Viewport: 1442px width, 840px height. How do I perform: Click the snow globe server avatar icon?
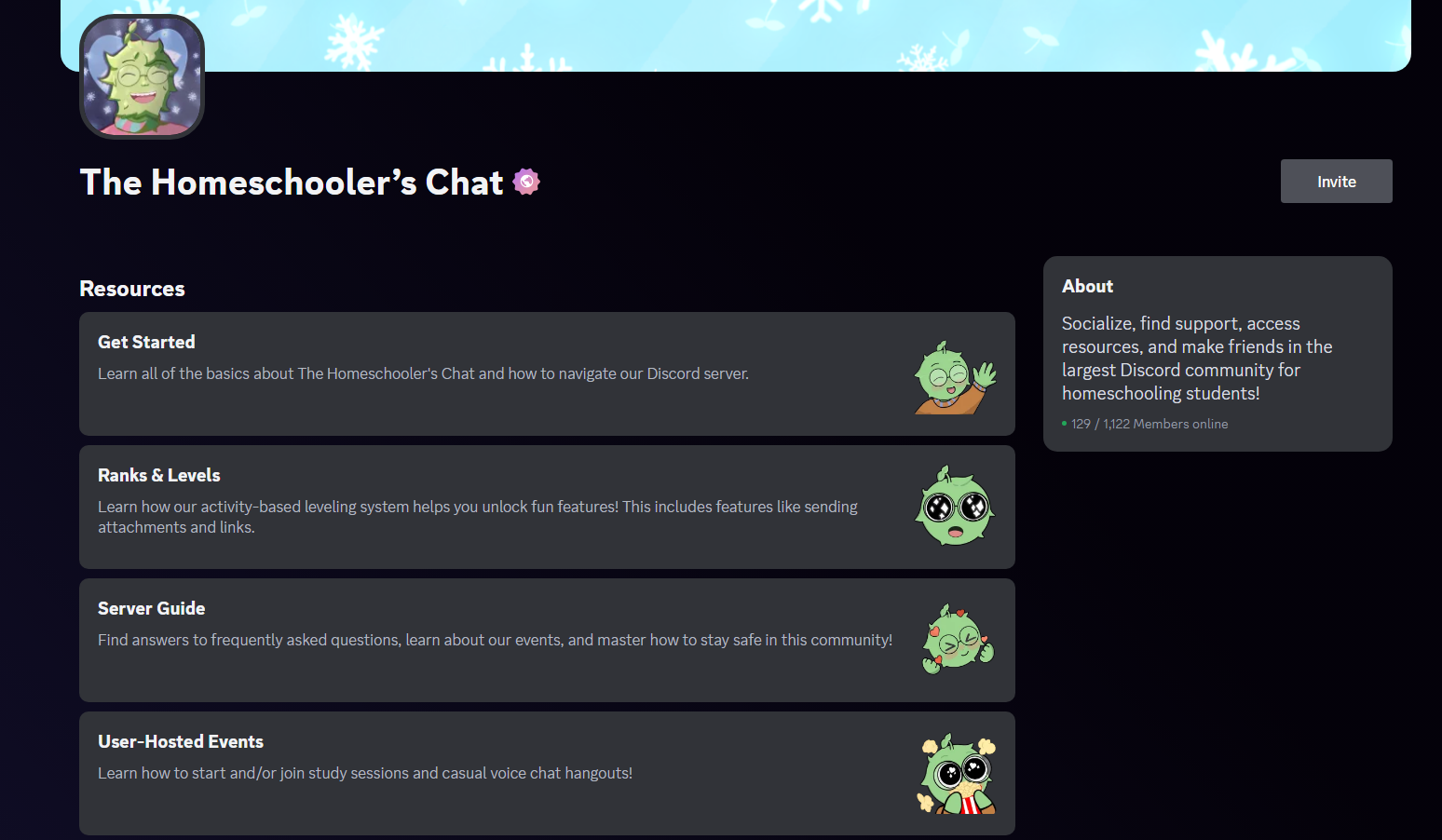142,75
